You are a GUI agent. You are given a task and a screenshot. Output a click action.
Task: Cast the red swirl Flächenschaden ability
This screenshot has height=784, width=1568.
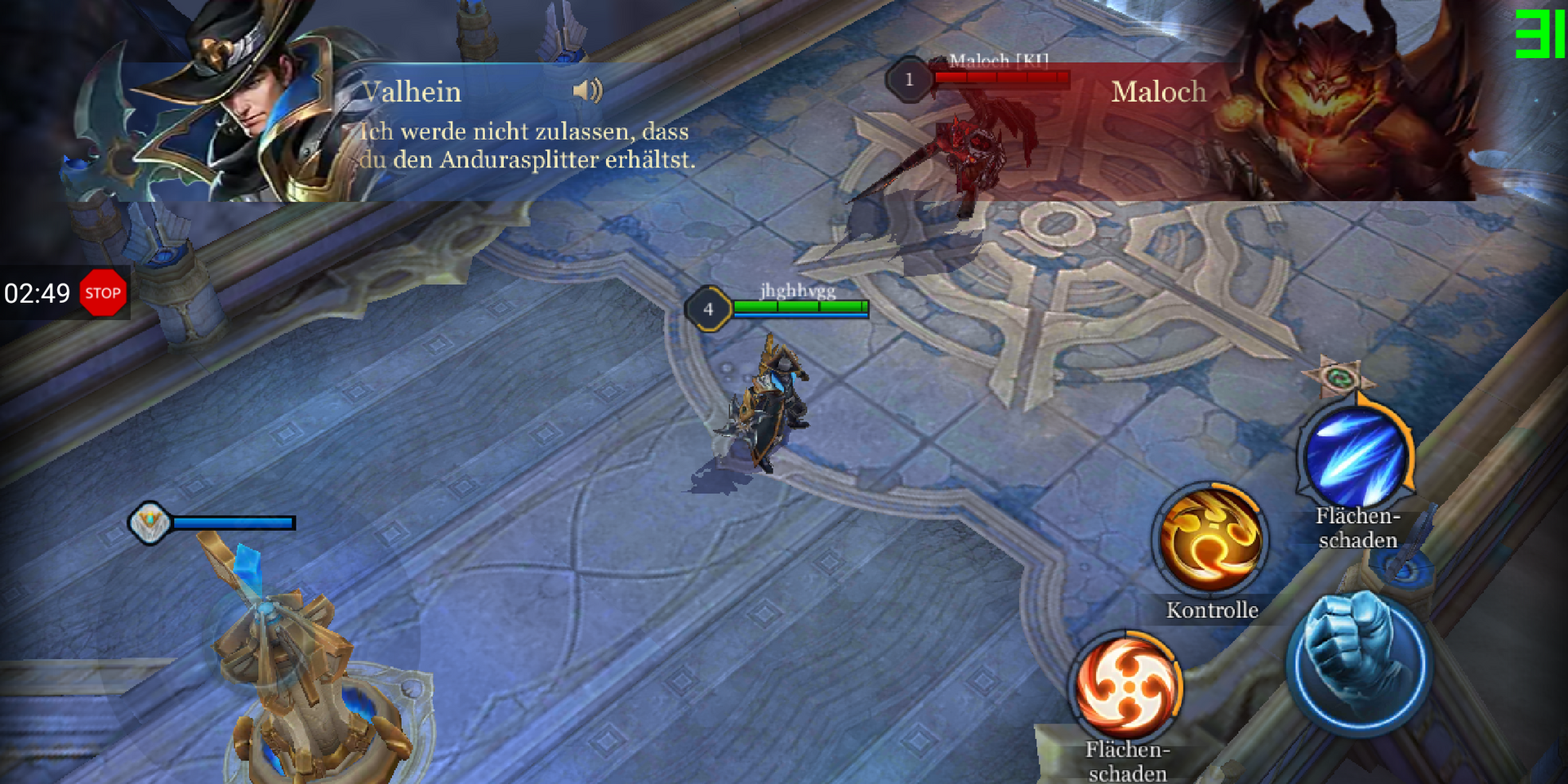(1128, 686)
